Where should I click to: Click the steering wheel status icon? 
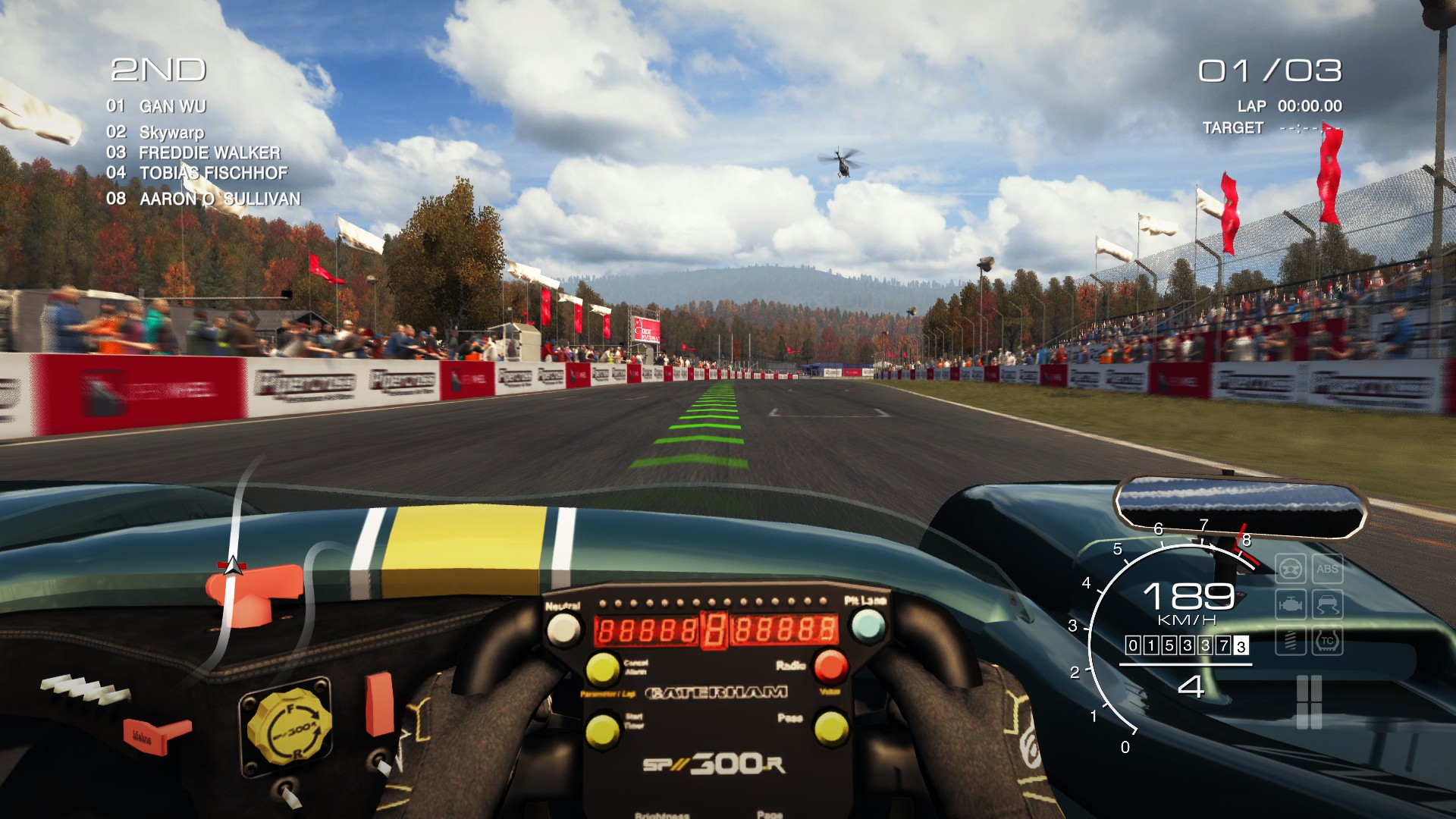pos(1290,569)
